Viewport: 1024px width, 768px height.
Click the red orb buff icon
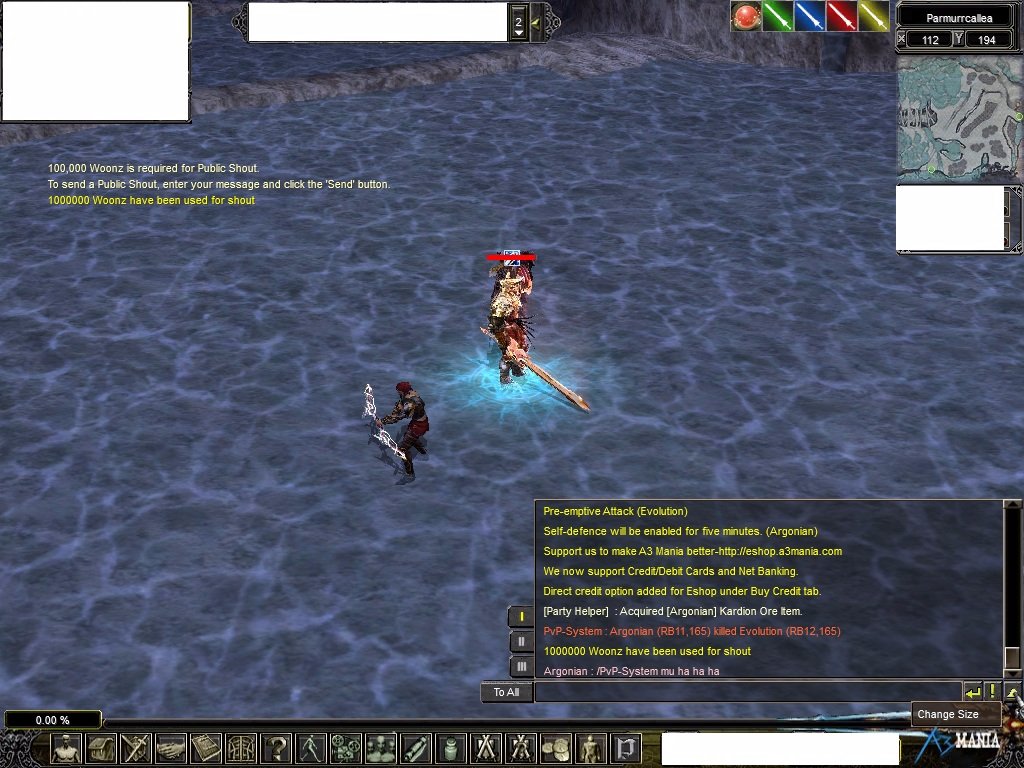746,17
